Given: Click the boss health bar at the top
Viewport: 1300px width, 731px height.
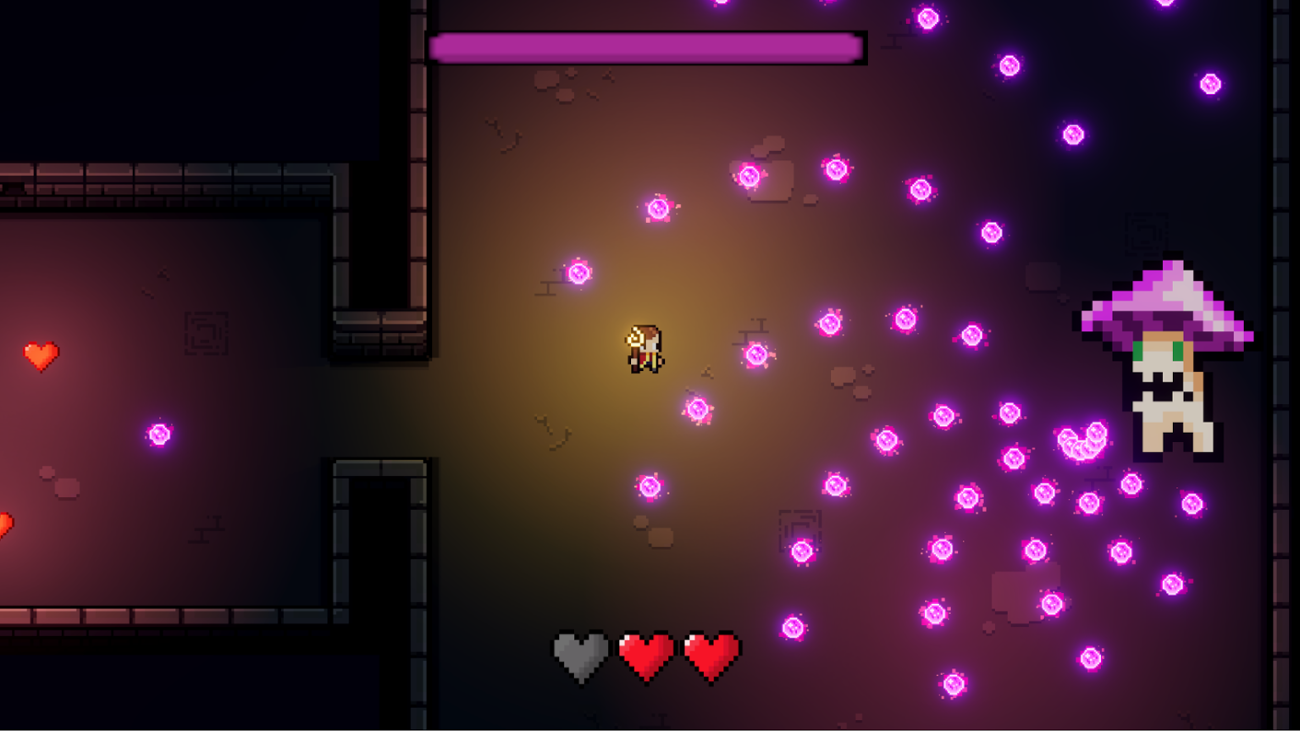Looking at the screenshot, I should point(645,47).
